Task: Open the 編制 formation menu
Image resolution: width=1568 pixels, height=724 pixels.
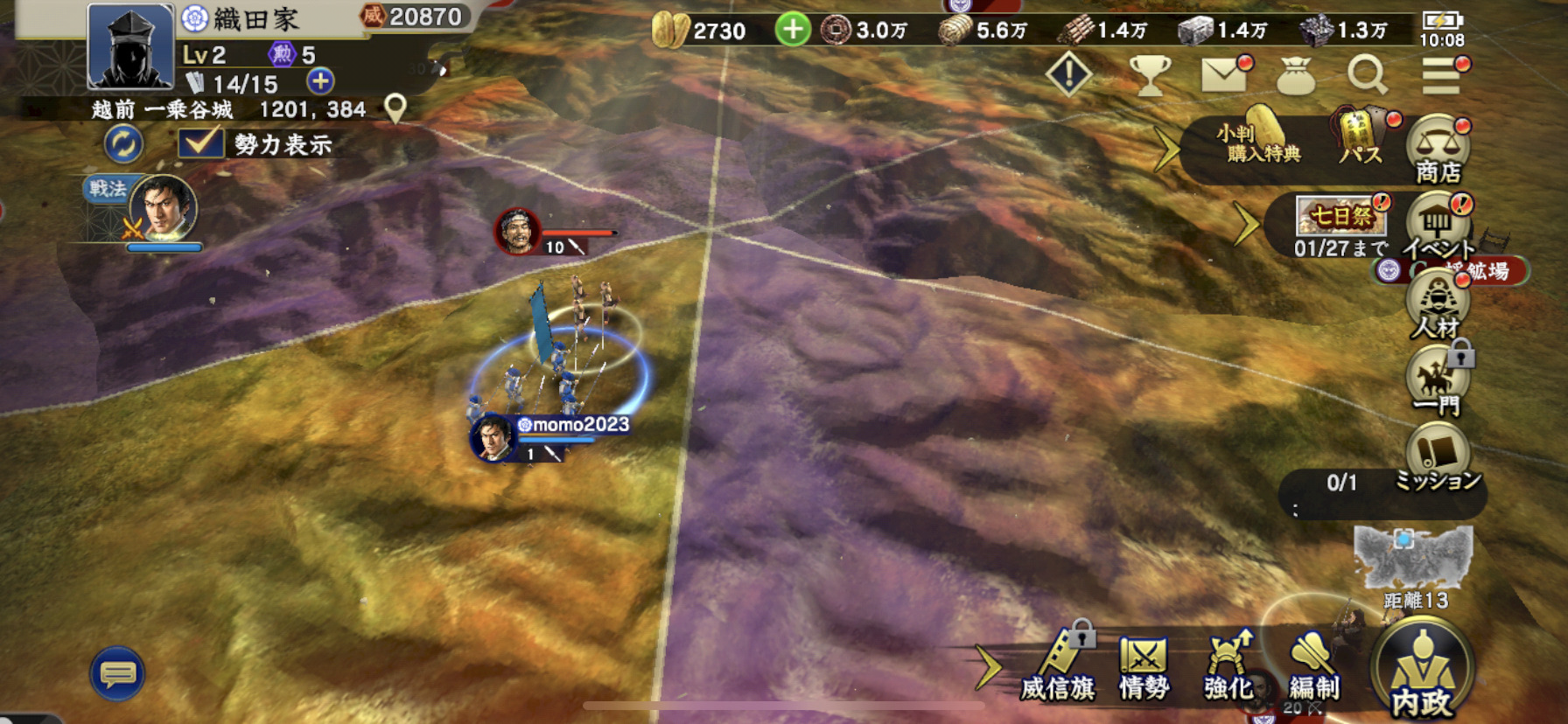Action: (1312, 668)
